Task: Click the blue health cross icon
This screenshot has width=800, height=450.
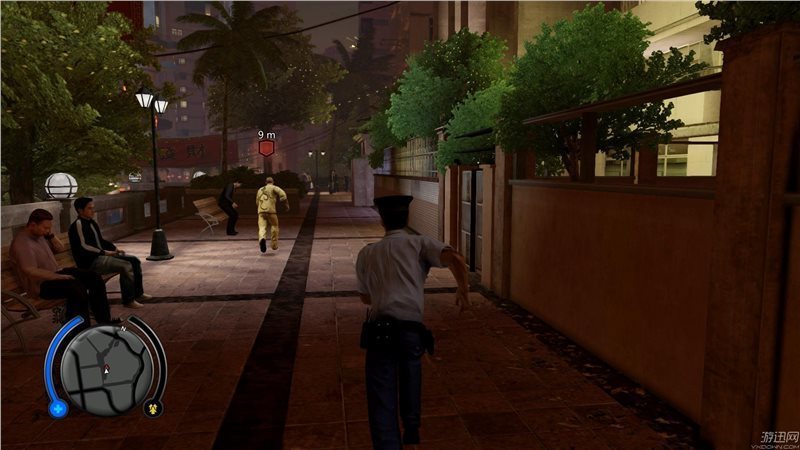Action: tap(58, 408)
